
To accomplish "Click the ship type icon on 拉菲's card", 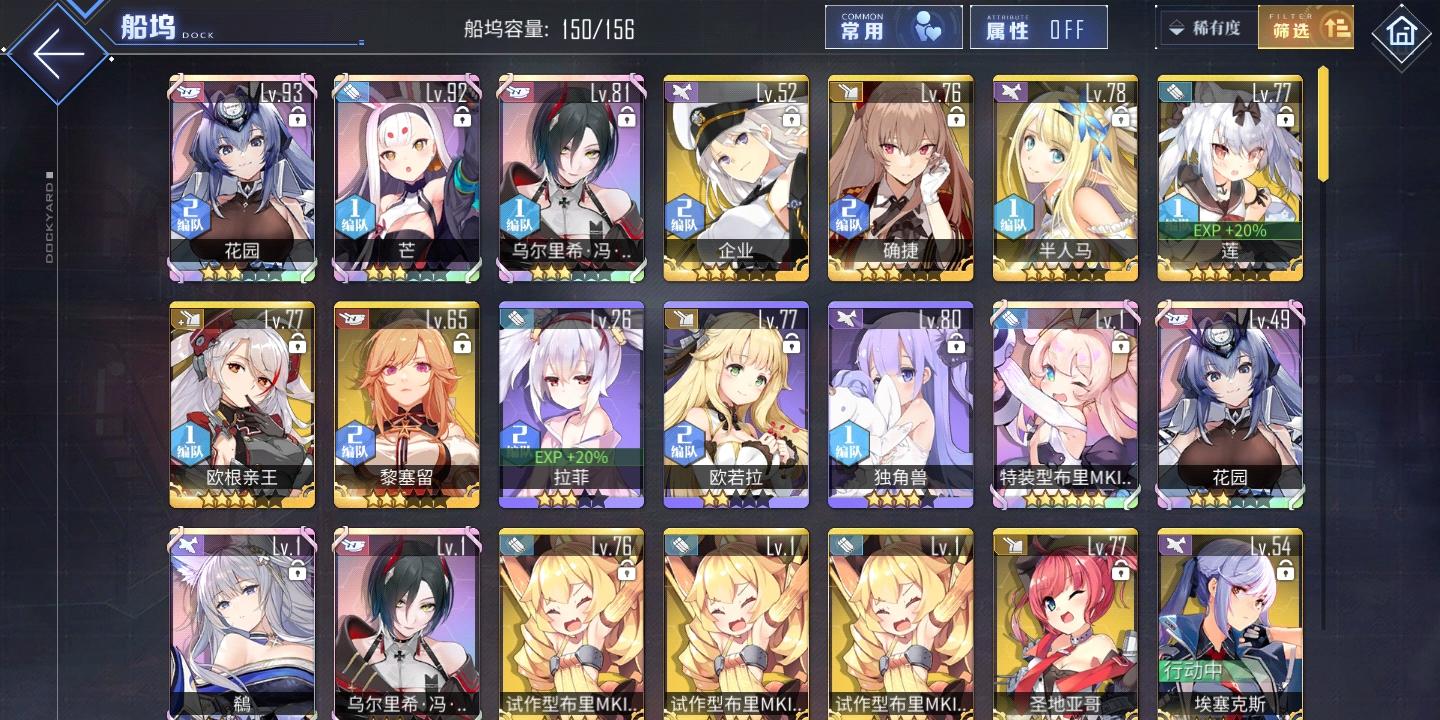I will (x=516, y=318).
